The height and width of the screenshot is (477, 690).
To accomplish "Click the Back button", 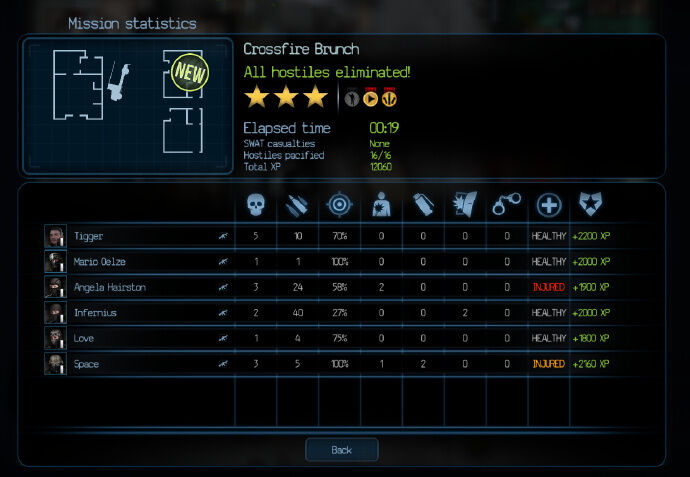I will 341,450.
